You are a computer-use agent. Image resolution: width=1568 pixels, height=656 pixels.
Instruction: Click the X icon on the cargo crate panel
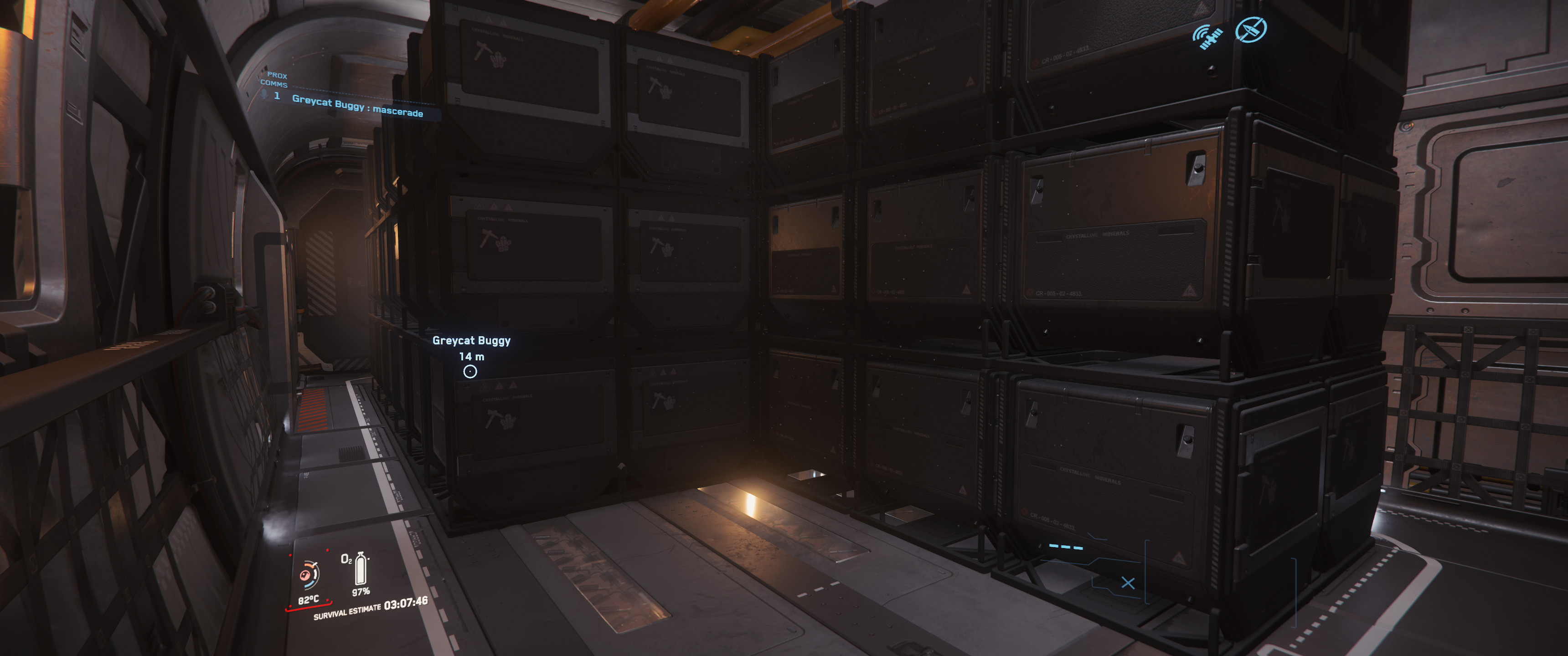click(1129, 584)
